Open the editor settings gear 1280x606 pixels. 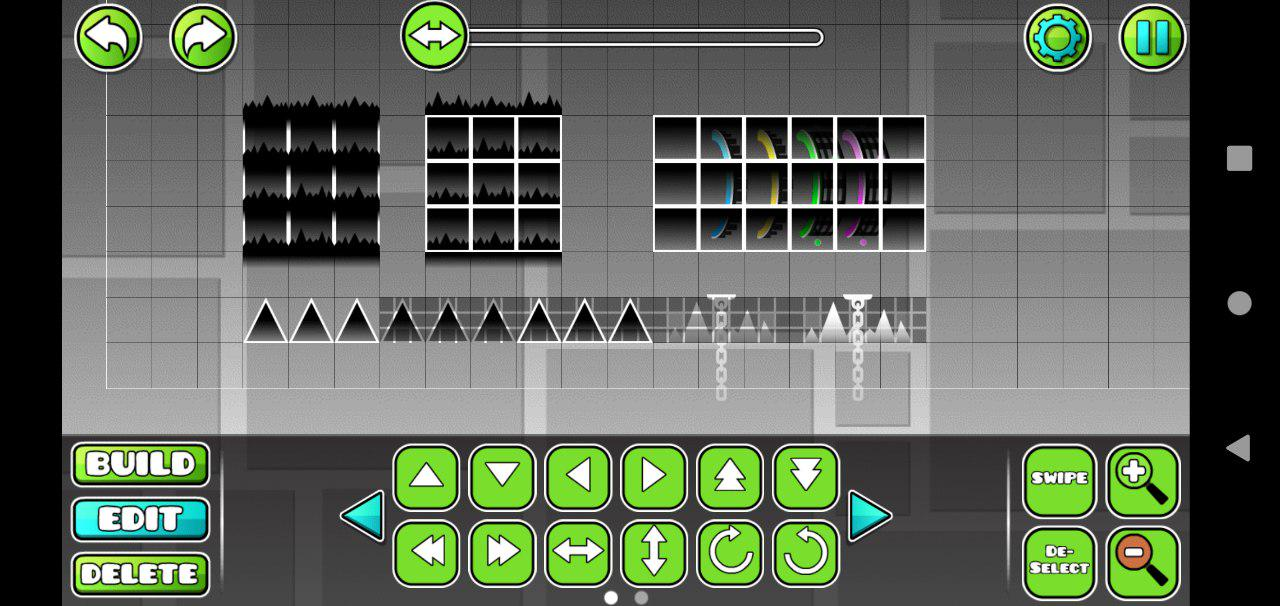pos(1057,38)
